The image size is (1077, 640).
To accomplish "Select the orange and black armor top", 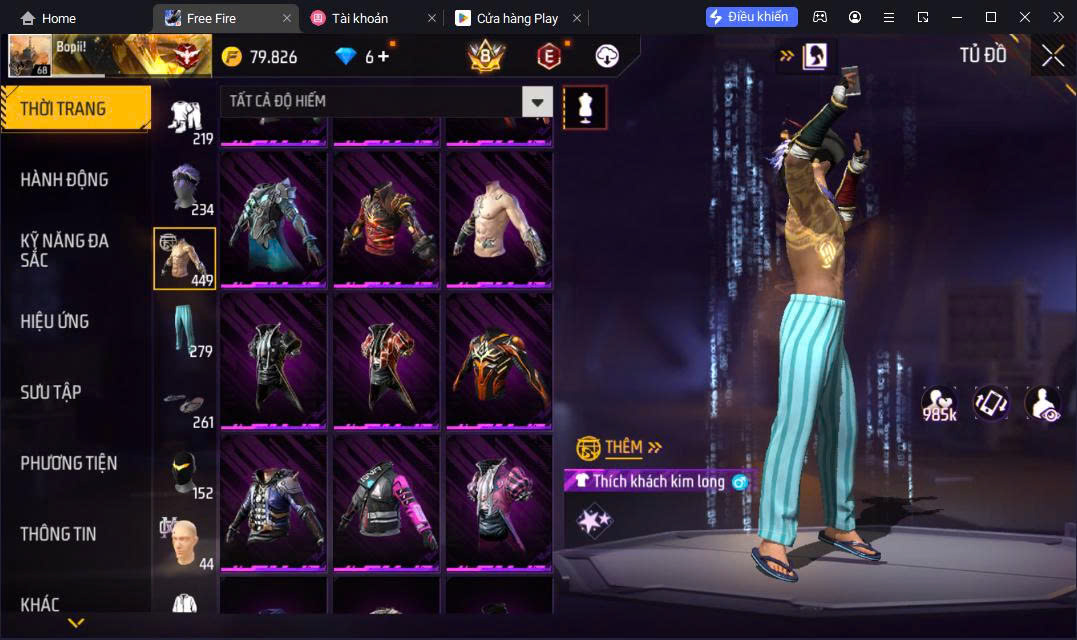I will tap(499, 361).
